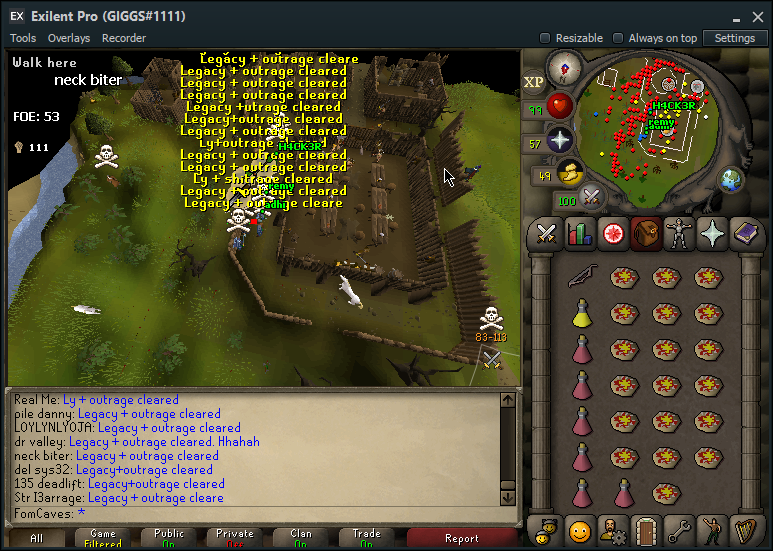Open the Skills tab with bar chart icon
Viewport: 773px width, 551px height.
[x=580, y=234]
